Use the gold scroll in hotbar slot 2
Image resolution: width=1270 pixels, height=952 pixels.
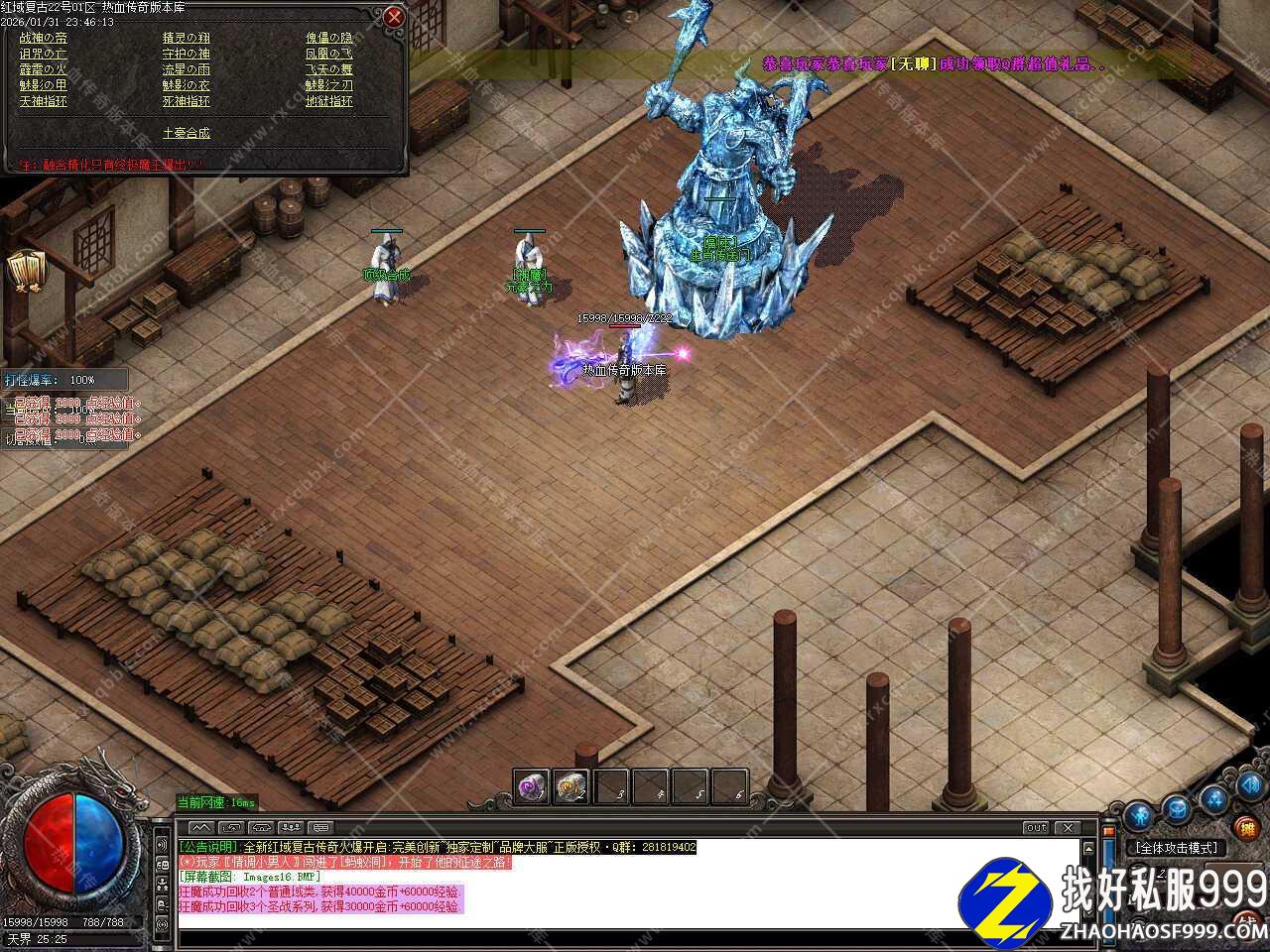tap(571, 786)
